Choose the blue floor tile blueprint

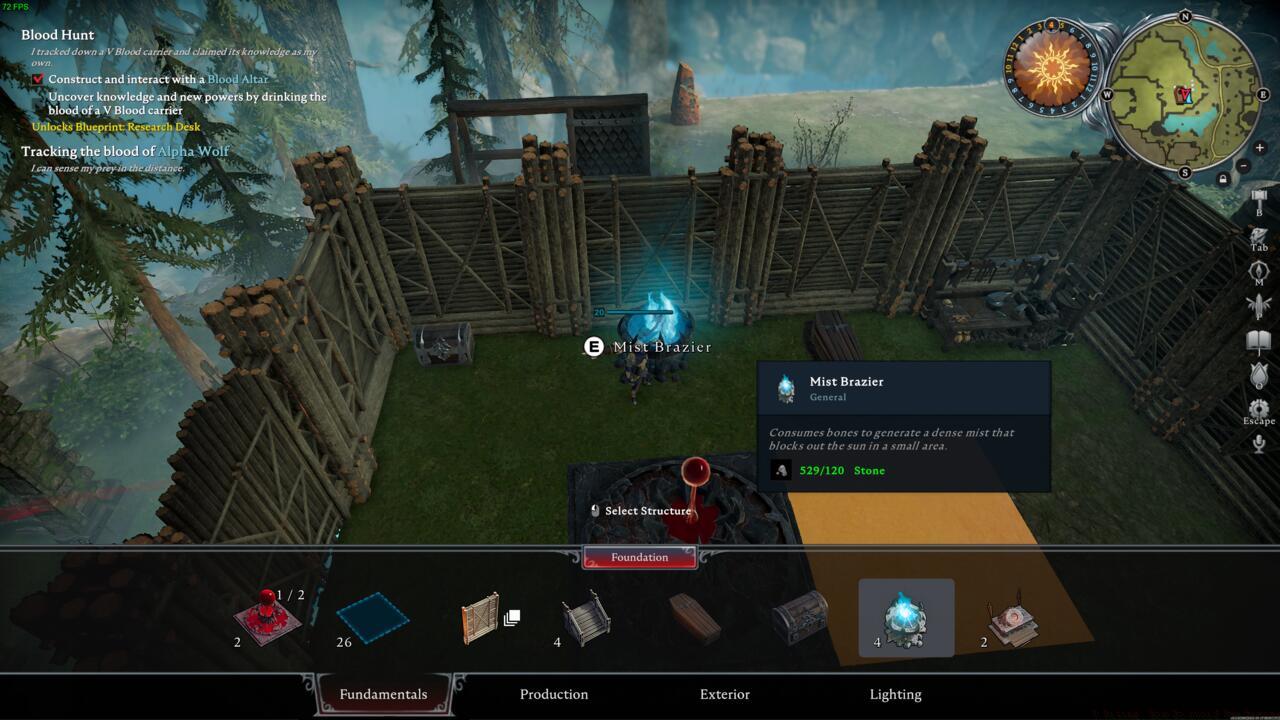tap(372, 618)
